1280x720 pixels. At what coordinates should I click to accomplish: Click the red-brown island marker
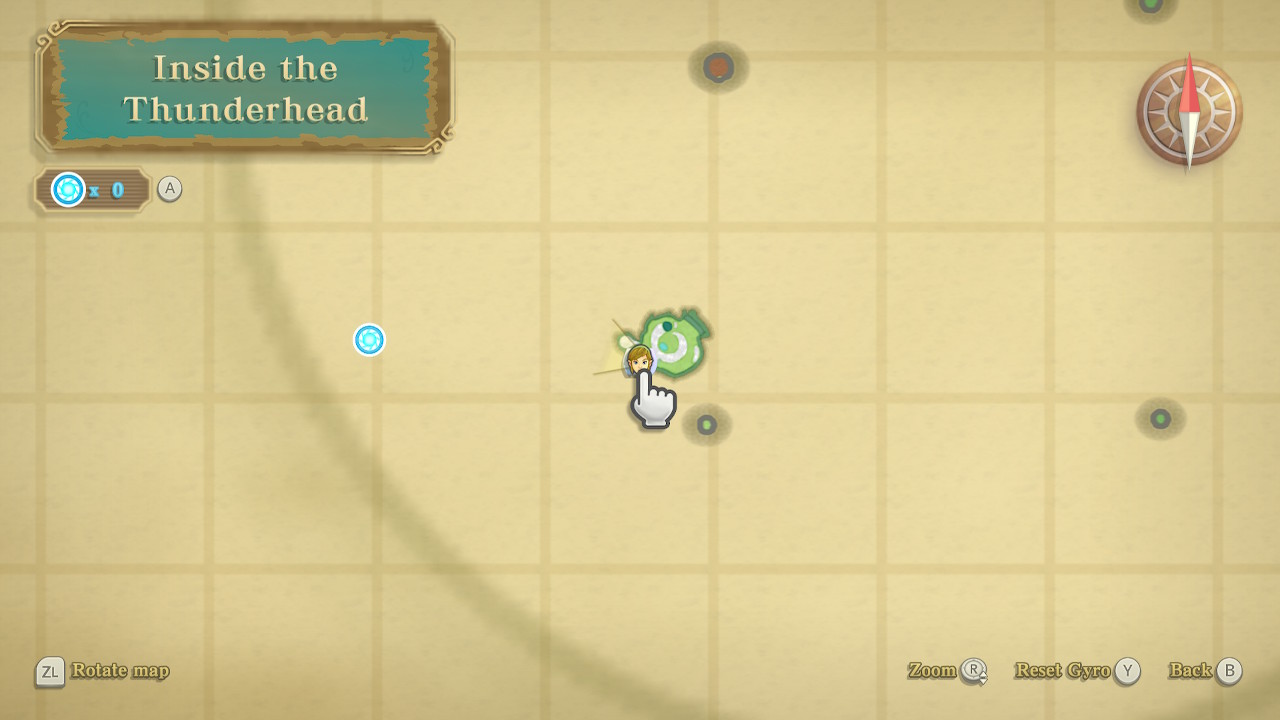[x=718, y=67]
